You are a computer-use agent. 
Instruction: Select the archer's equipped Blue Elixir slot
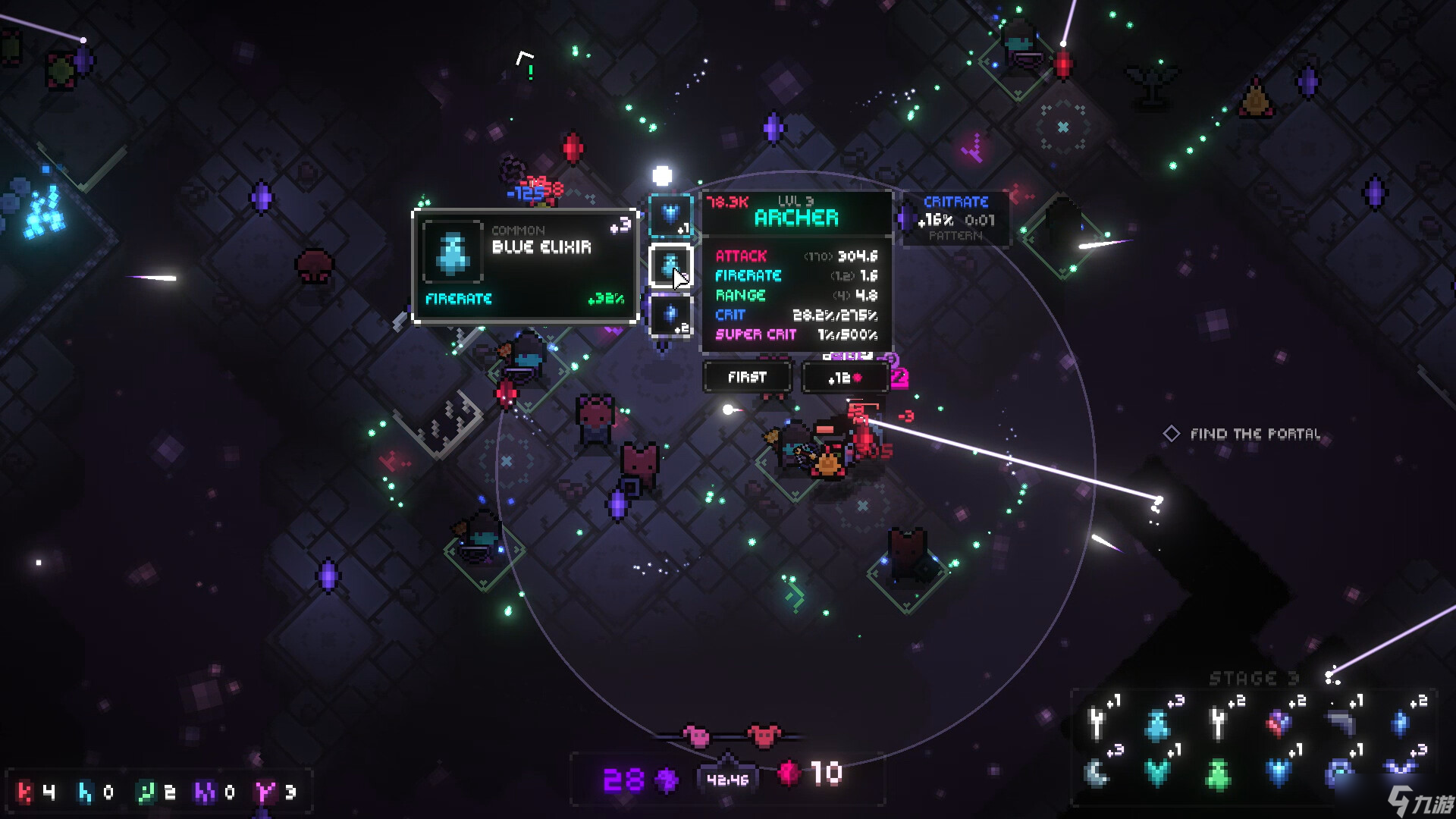[x=670, y=266]
